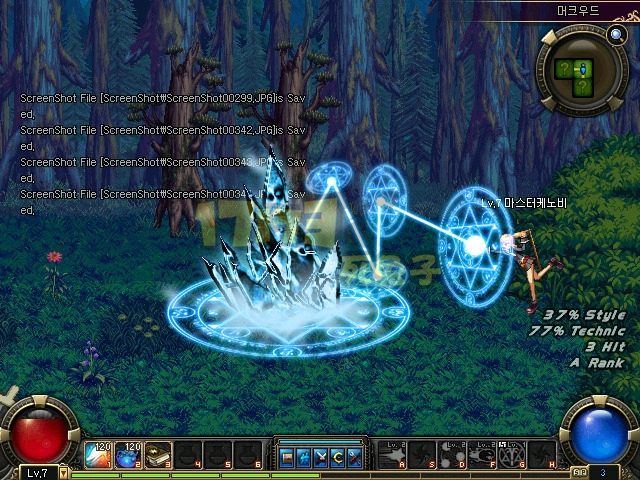Activate the pentagram skill in slot G

point(512,454)
